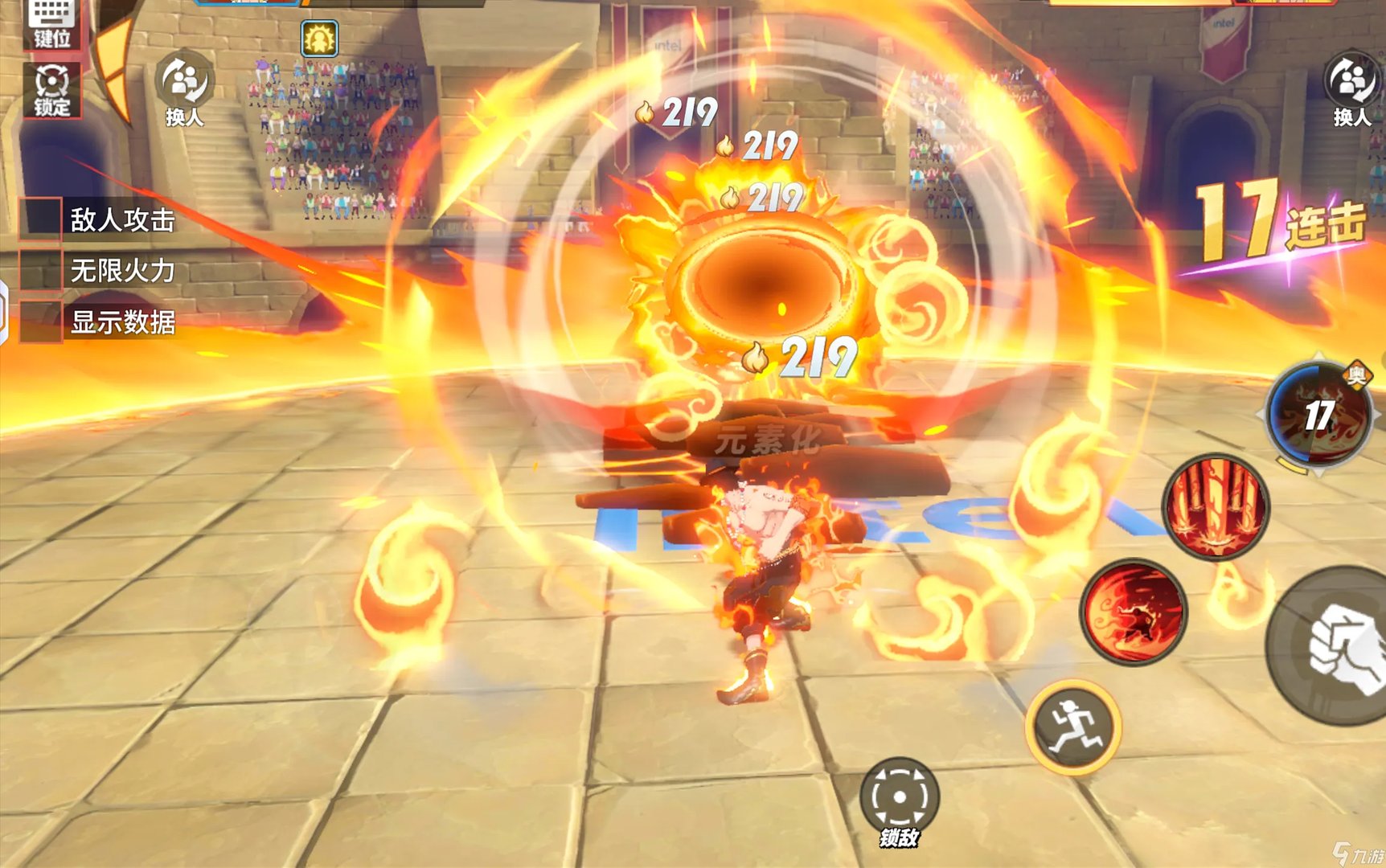Open the 键位 key layout button

(x=52, y=23)
